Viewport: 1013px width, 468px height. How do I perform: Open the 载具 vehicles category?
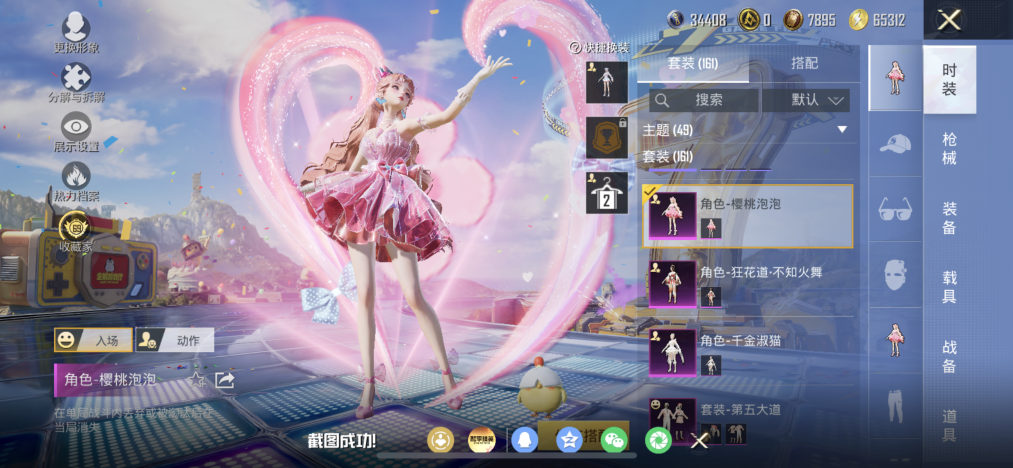point(949,286)
